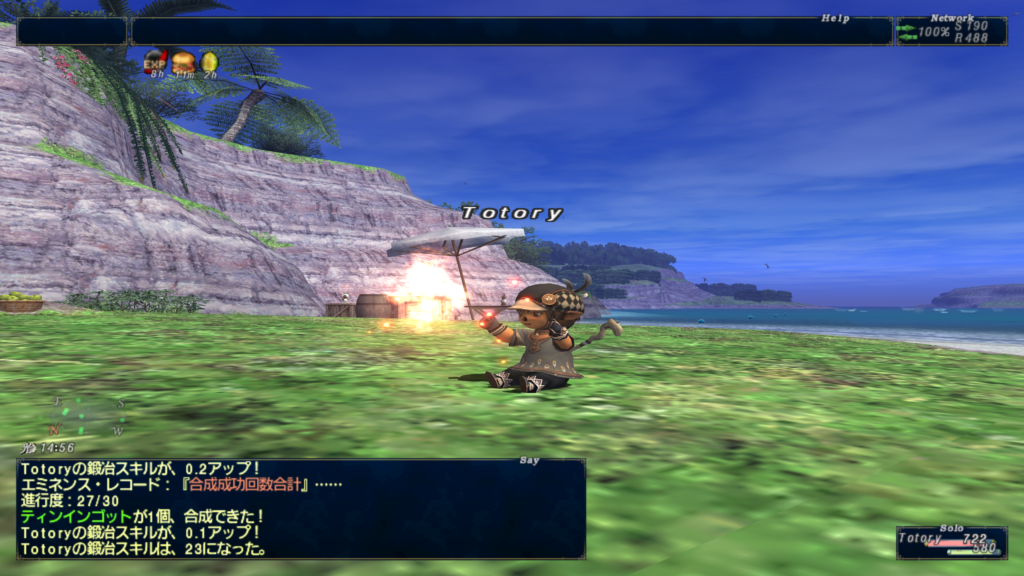Open the Help label on the top bar
This screenshot has height=576, width=1024.
(x=834, y=18)
